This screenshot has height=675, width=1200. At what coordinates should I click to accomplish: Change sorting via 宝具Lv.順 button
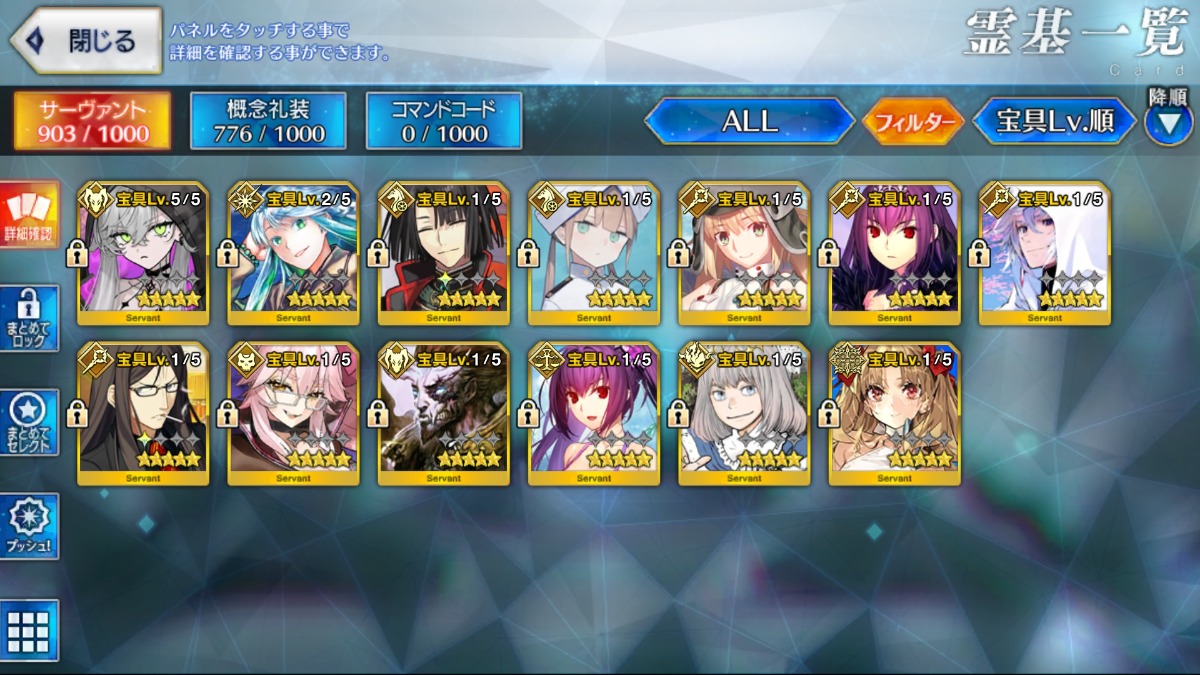[1055, 121]
